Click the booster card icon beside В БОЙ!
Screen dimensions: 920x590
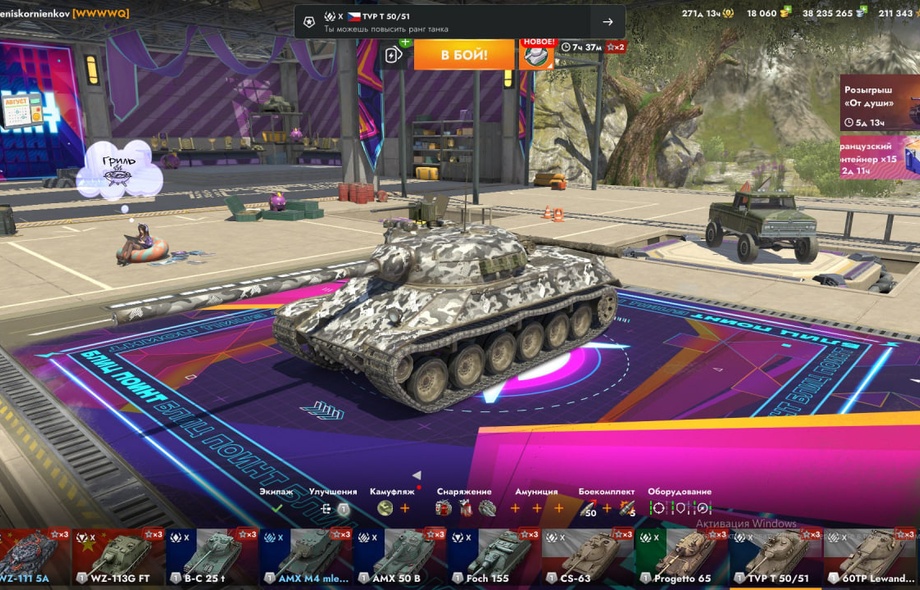click(393, 55)
